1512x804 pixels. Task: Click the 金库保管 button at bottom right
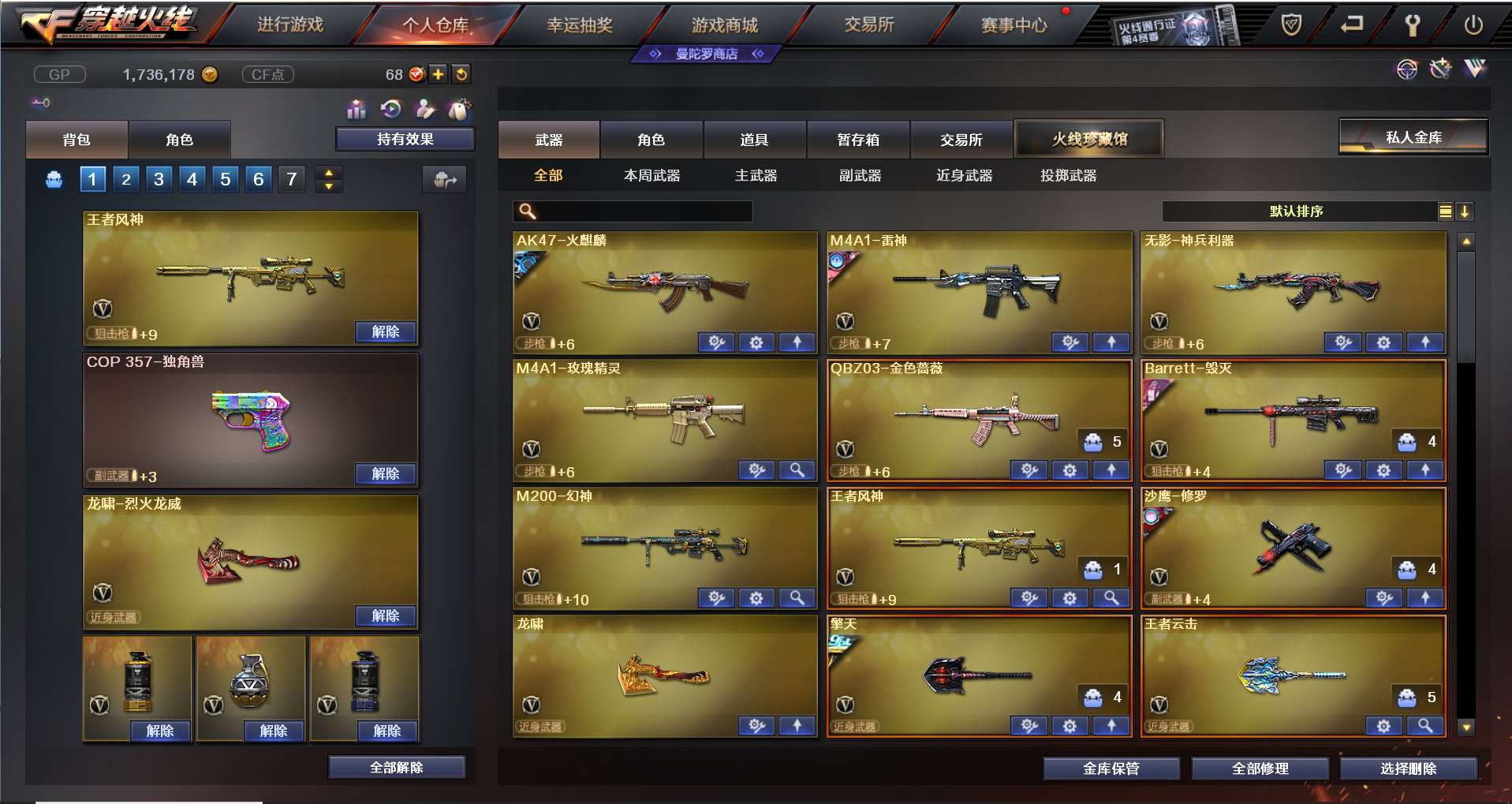click(1111, 768)
